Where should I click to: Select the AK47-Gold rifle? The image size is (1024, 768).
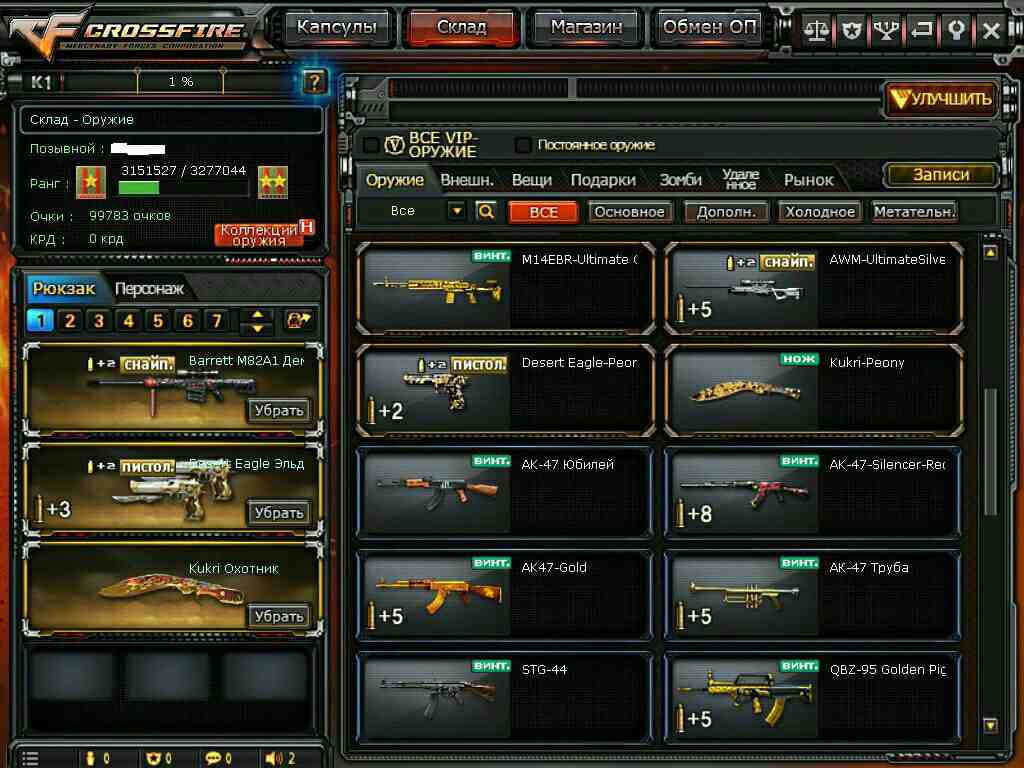point(505,595)
